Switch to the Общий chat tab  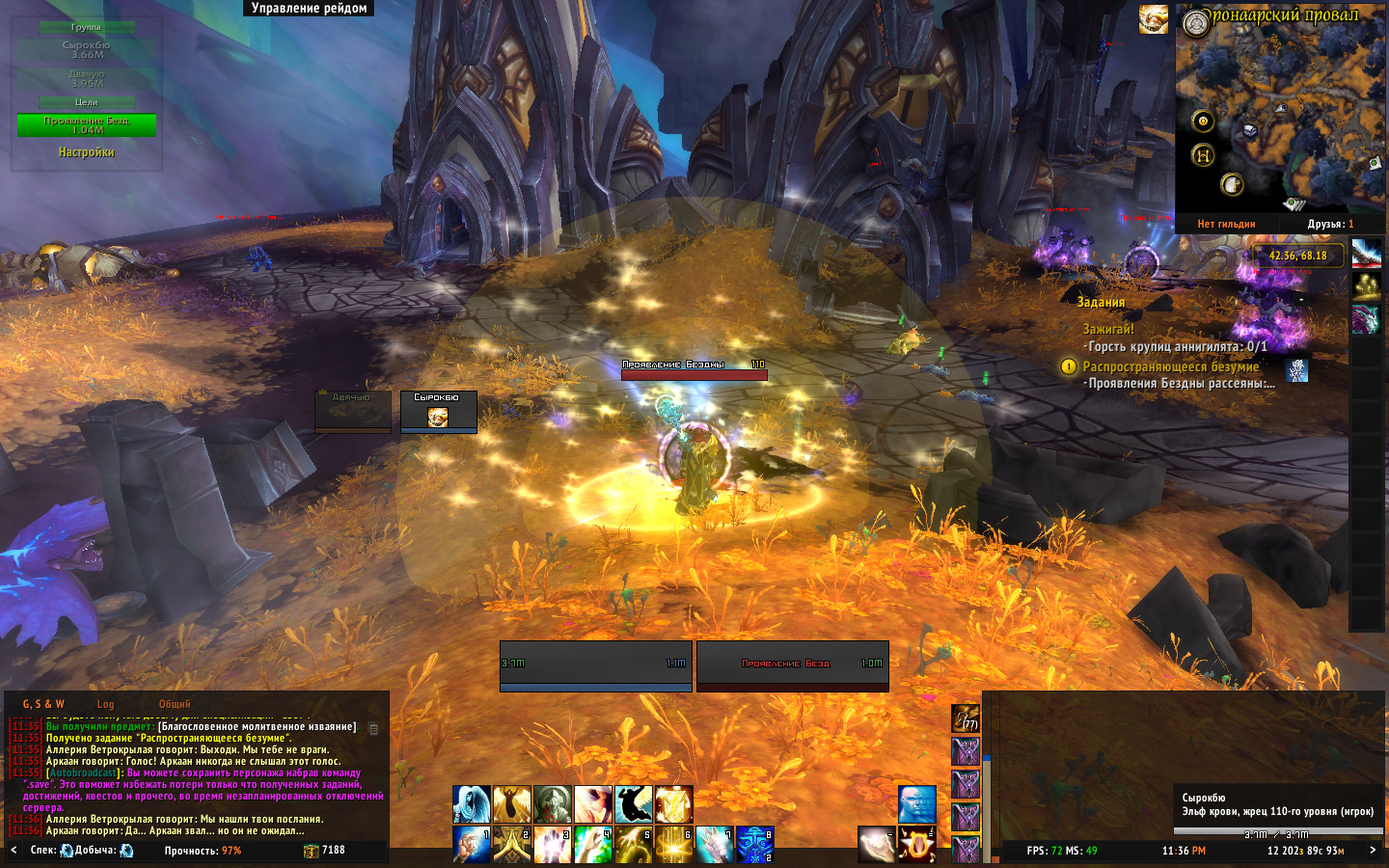pyautogui.click(x=175, y=704)
